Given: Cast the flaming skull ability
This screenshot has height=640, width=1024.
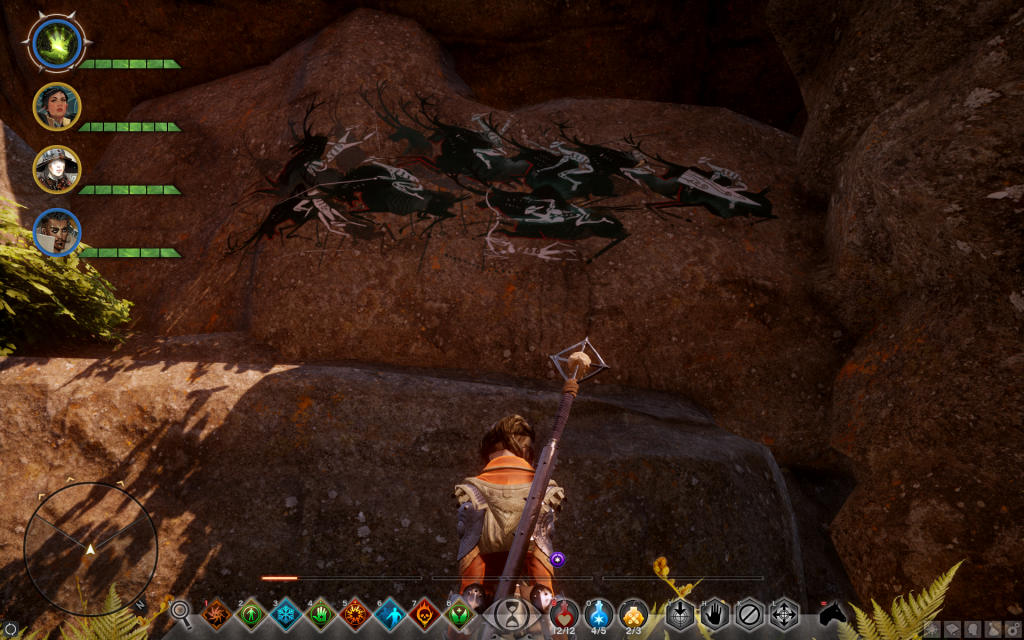Looking at the screenshot, I should pyautogui.click(x=425, y=614).
